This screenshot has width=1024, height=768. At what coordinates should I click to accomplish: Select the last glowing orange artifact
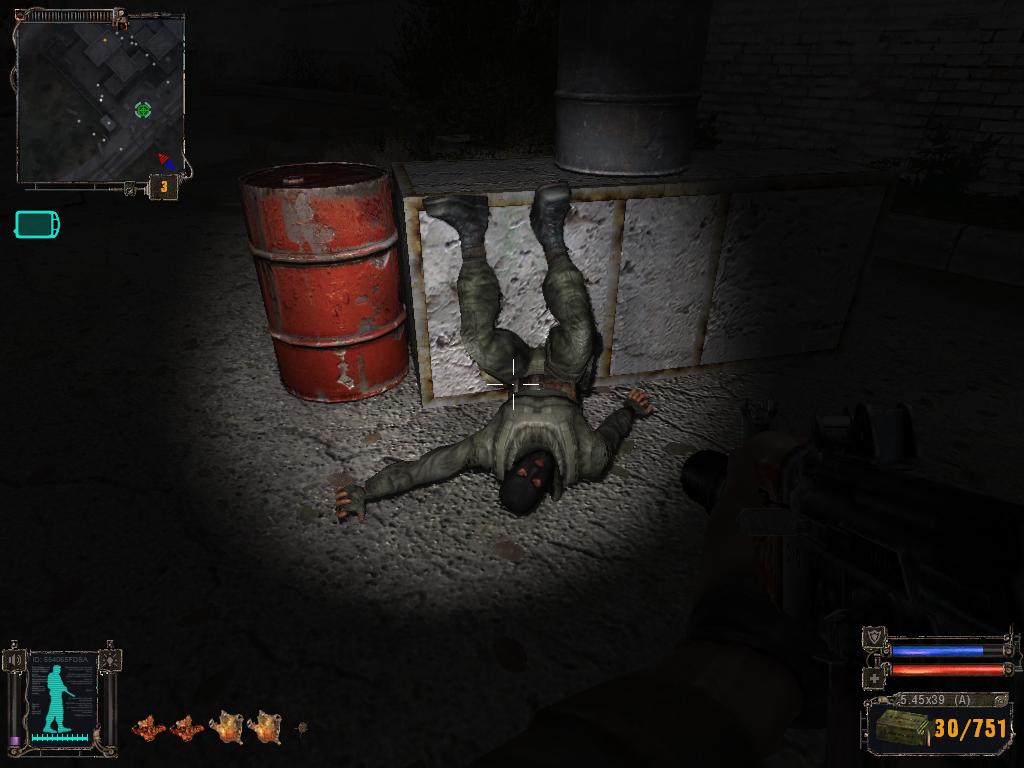[265, 726]
